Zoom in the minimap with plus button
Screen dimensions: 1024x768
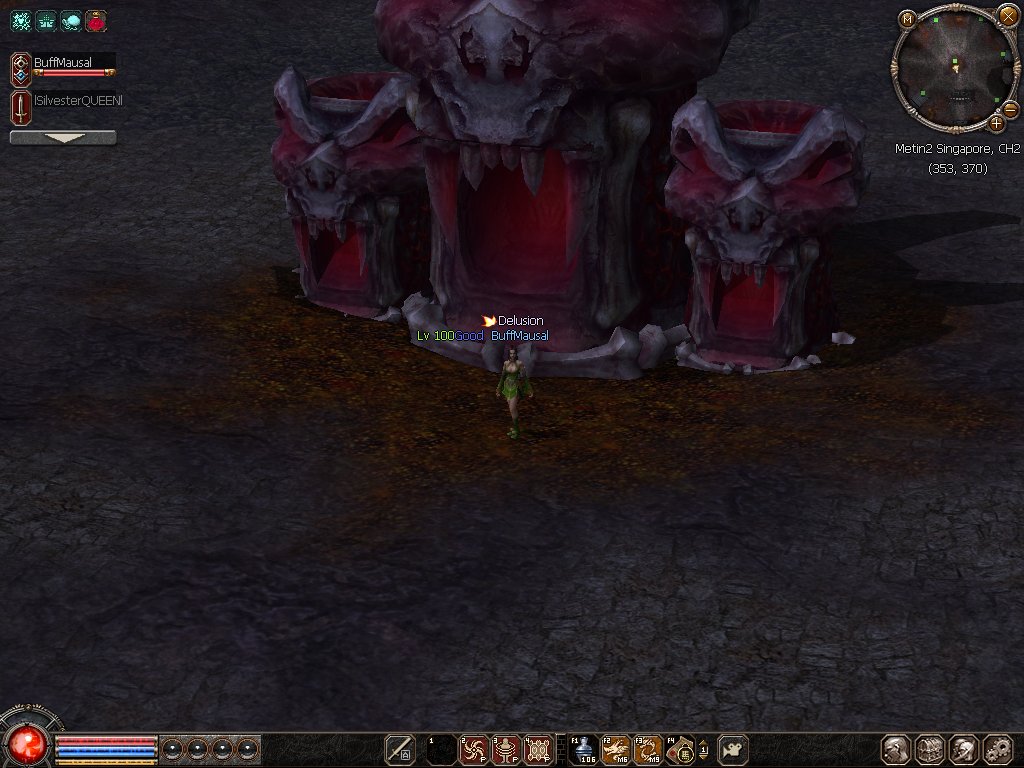(x=997, y=123)
